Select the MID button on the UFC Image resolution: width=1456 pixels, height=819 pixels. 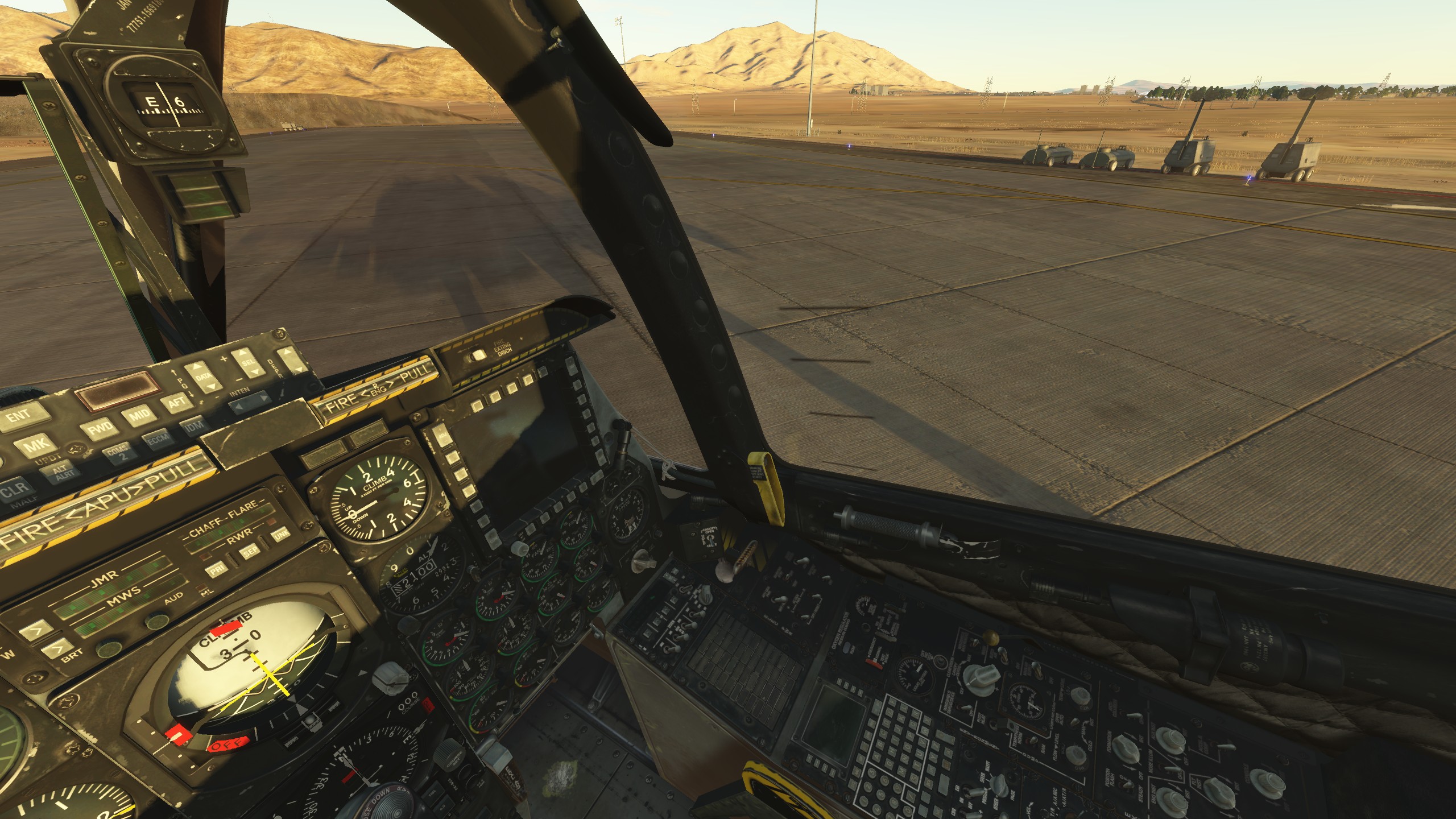coord(138,415)
